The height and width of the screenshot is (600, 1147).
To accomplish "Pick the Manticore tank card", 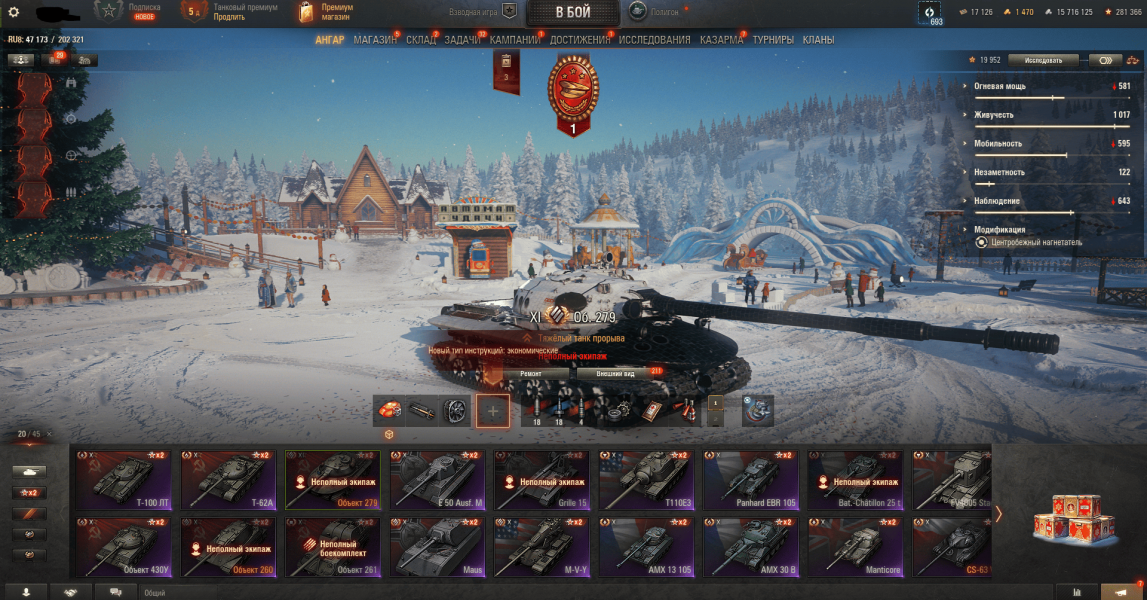I will pos(855,546).
